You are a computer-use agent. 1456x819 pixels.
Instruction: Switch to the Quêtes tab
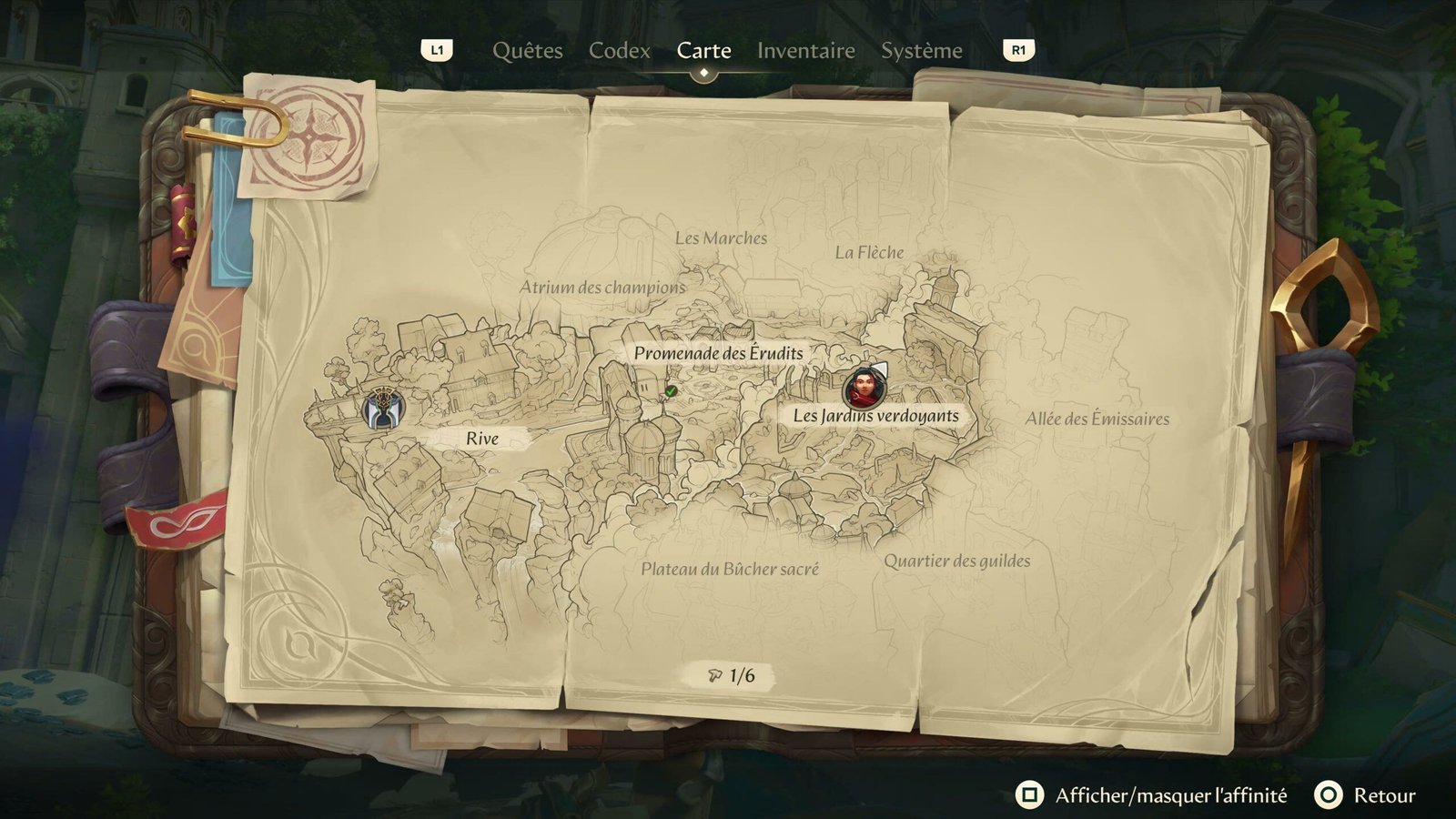(x=527, y=51)
